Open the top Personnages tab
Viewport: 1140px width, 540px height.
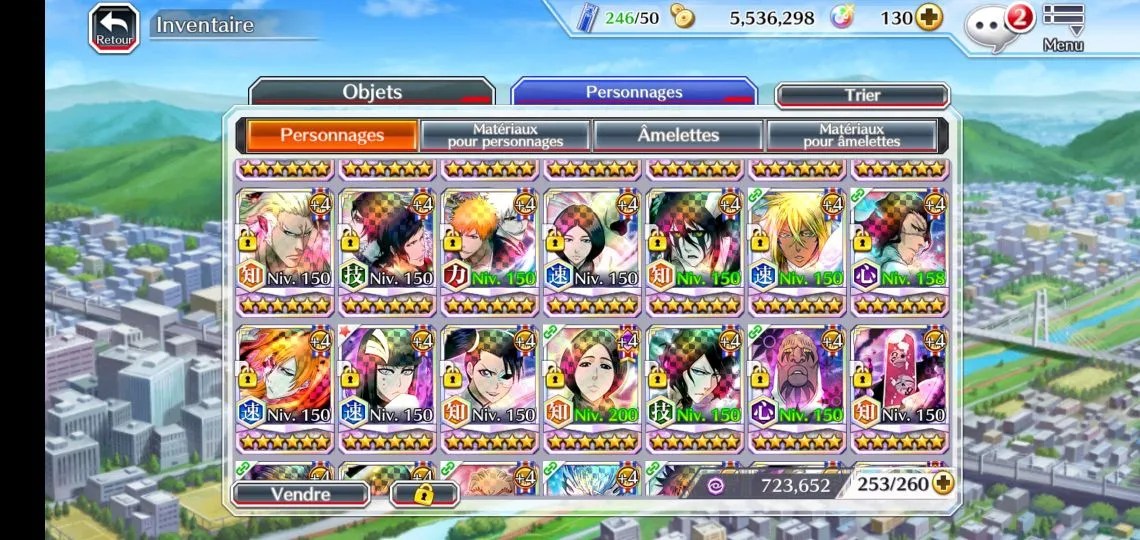point(634,93)
